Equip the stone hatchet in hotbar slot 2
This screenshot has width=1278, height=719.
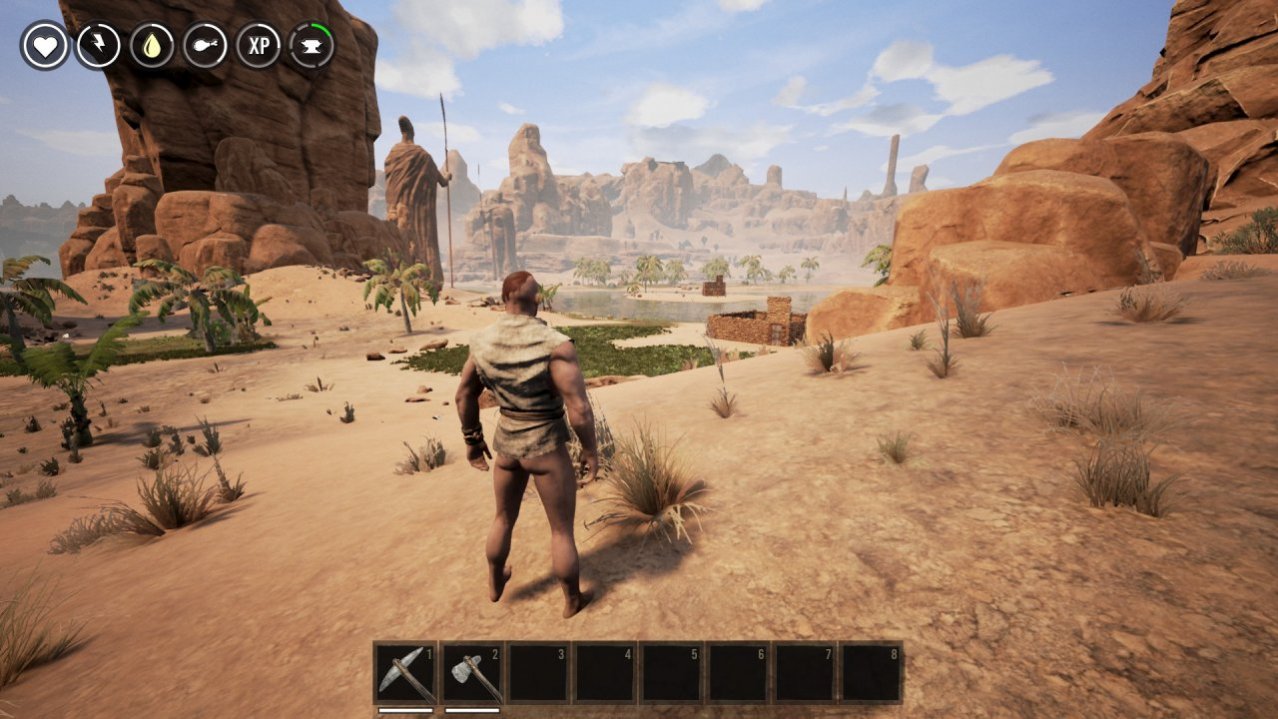(x=472, y=673)
